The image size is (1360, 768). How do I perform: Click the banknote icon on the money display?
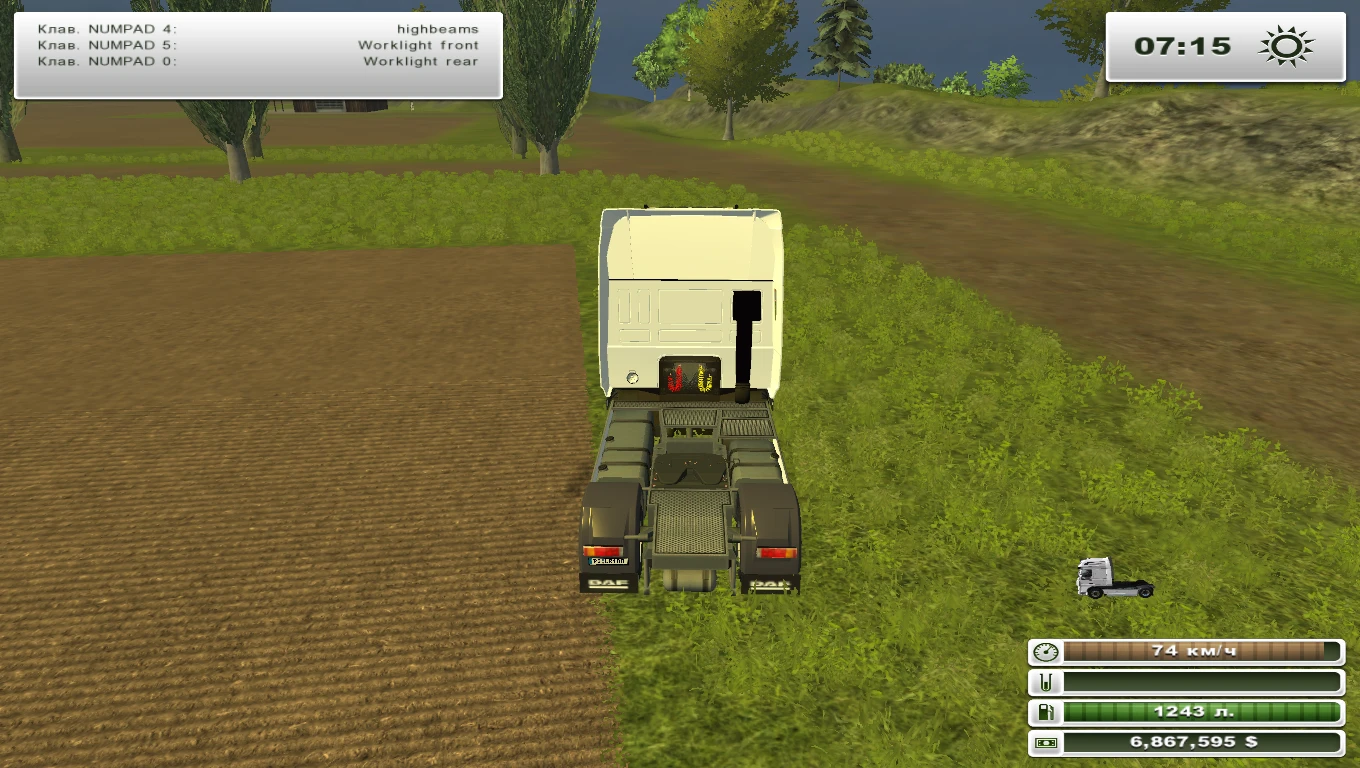point(1047,743)
